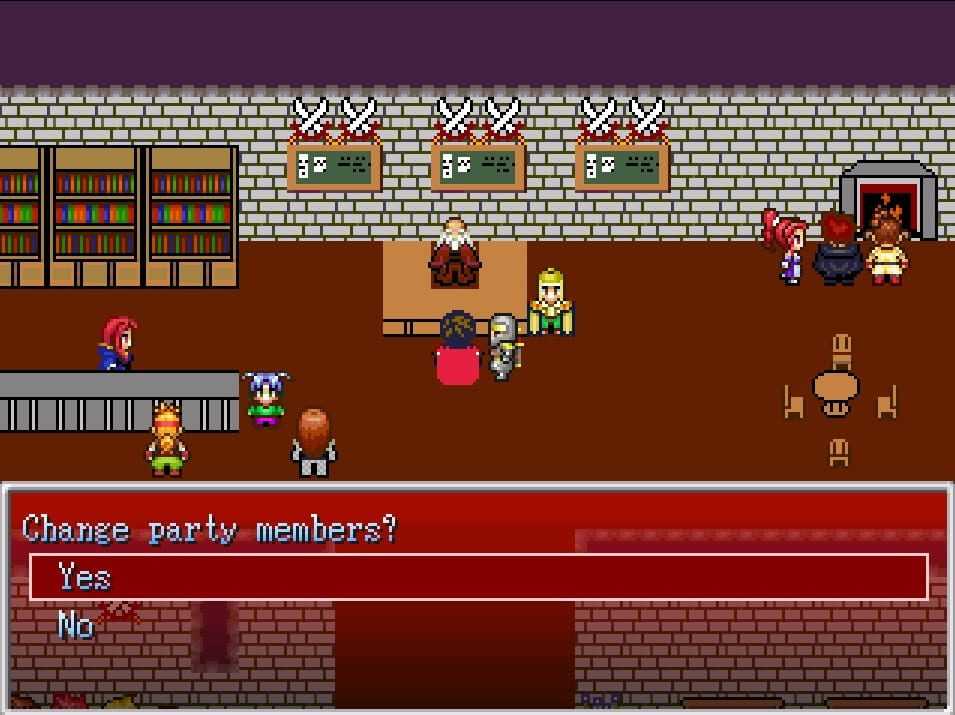Screen dimensions: 955x715
Task: Select No in the party prompt
Action: pyautogui.click(x=76, y=626)
